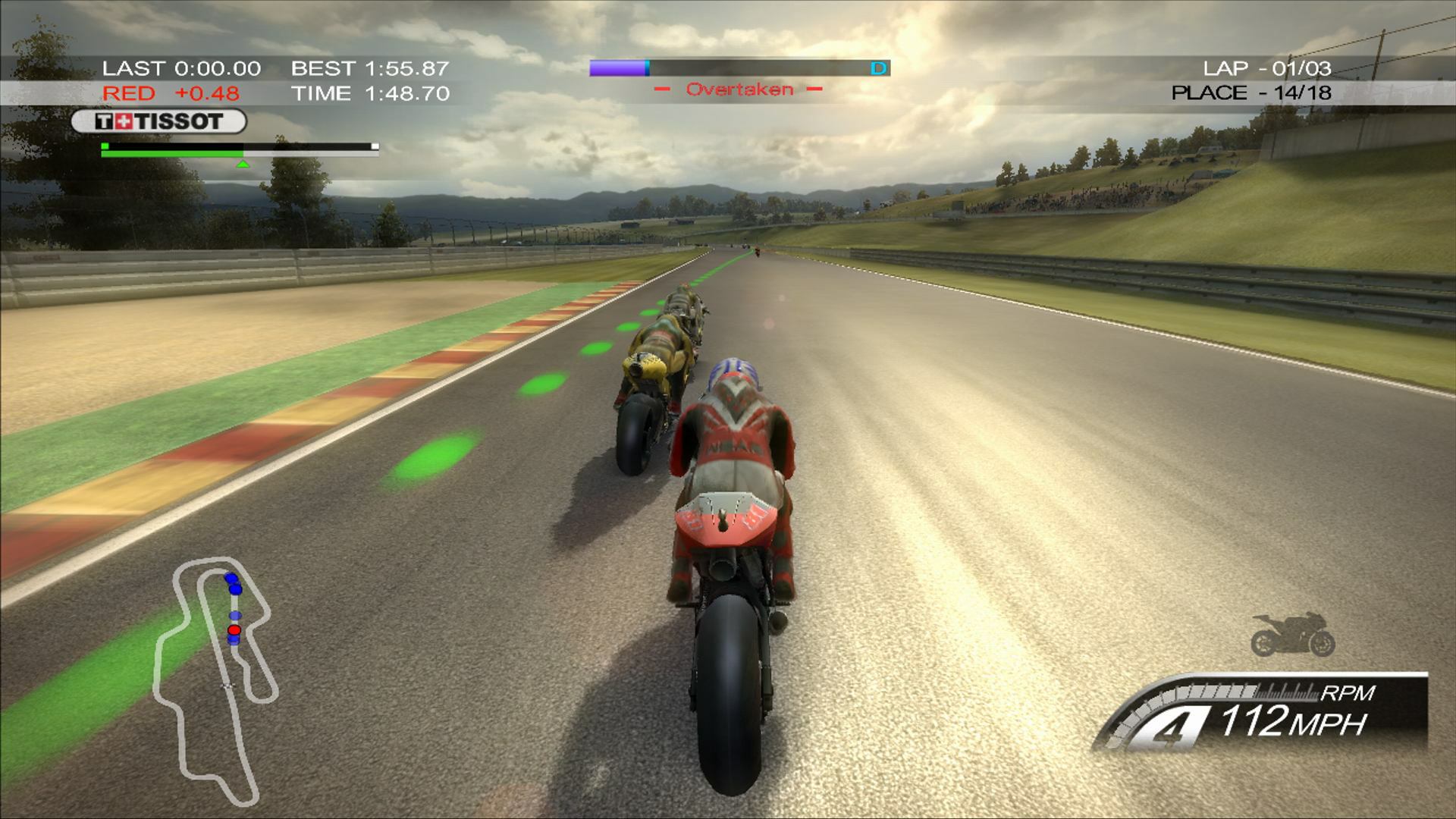Select the BEST 1:55.87 time label
The height and width of the screenshot is (819, 1456).
[x=372, y=68]
